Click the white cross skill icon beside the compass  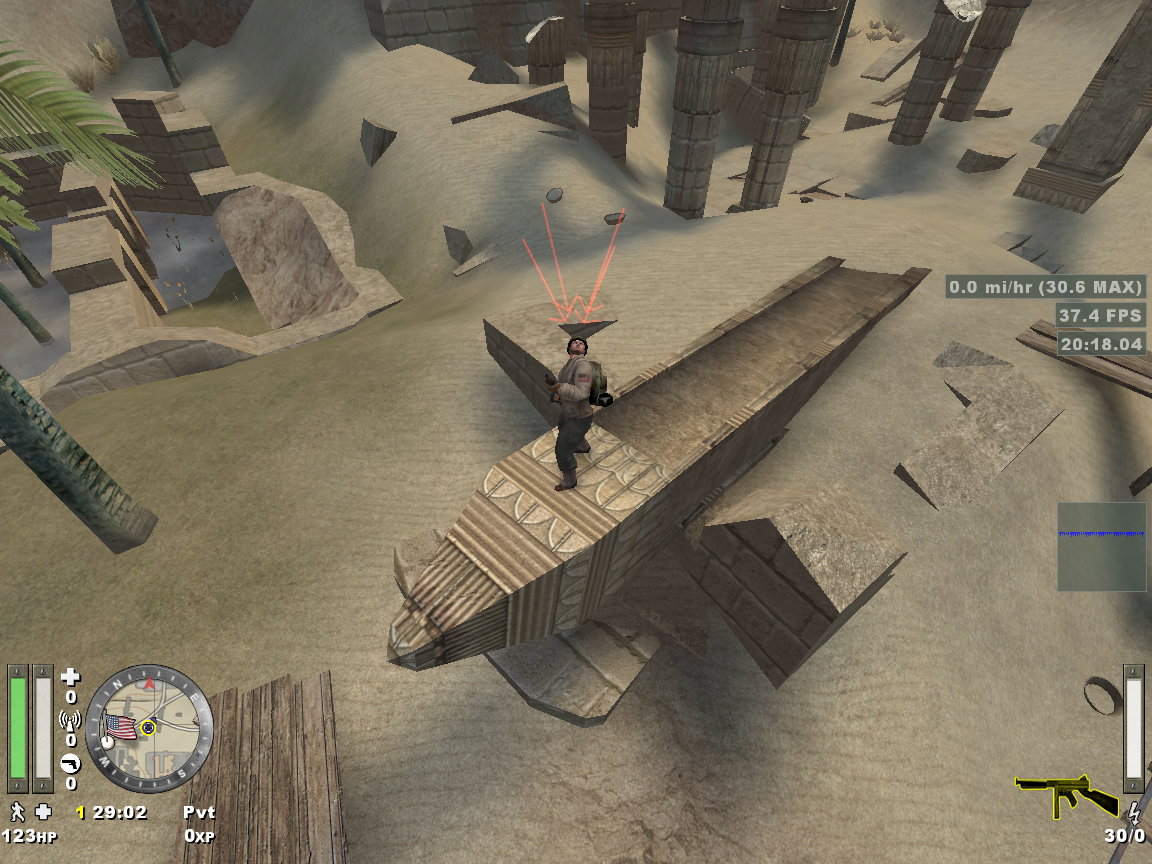point(70,678)
